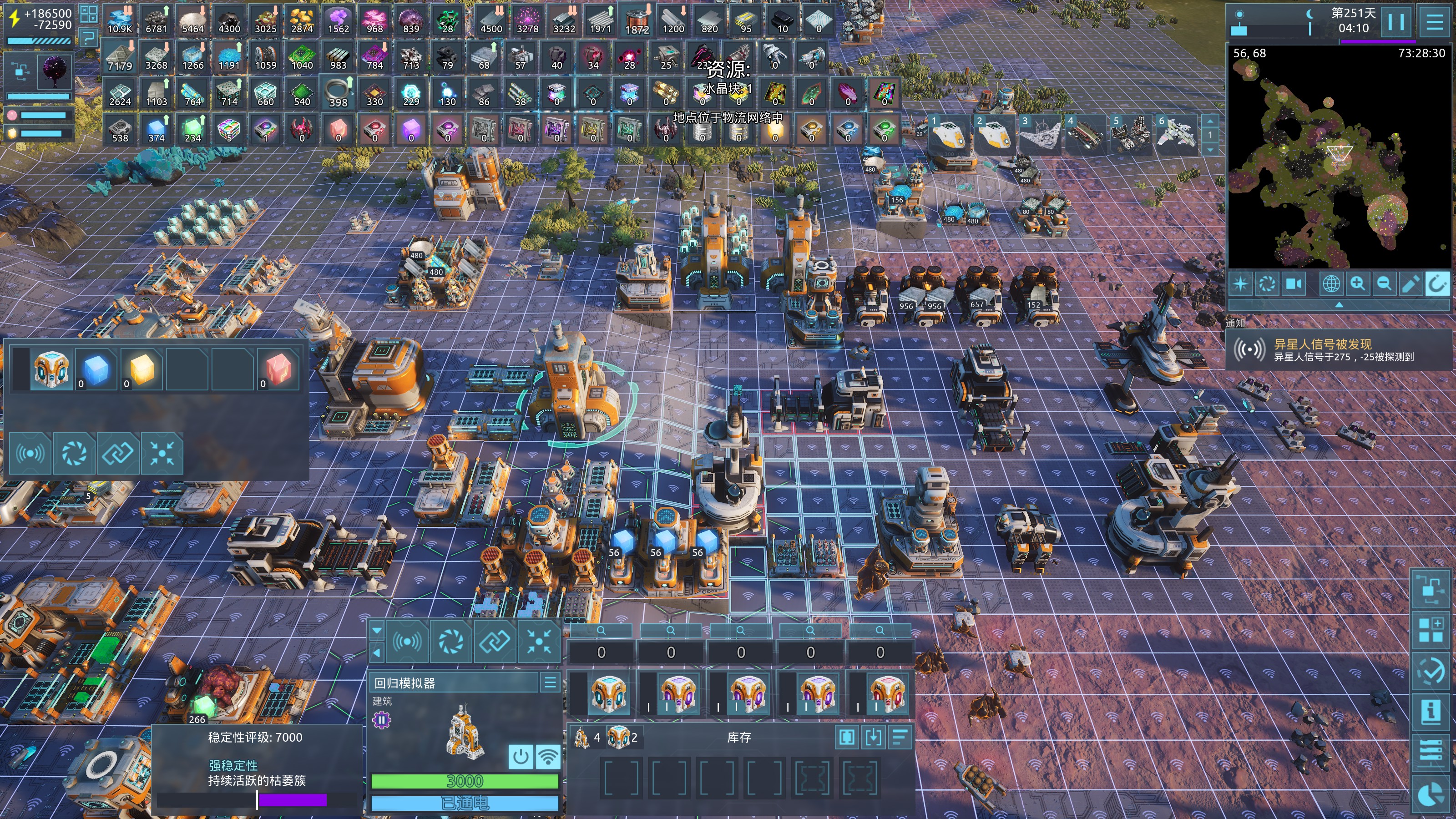The height and width of the screenshot is (819, 1456).
Task: Click the sort inventory button beside 库存
Action: pos(900,737)
